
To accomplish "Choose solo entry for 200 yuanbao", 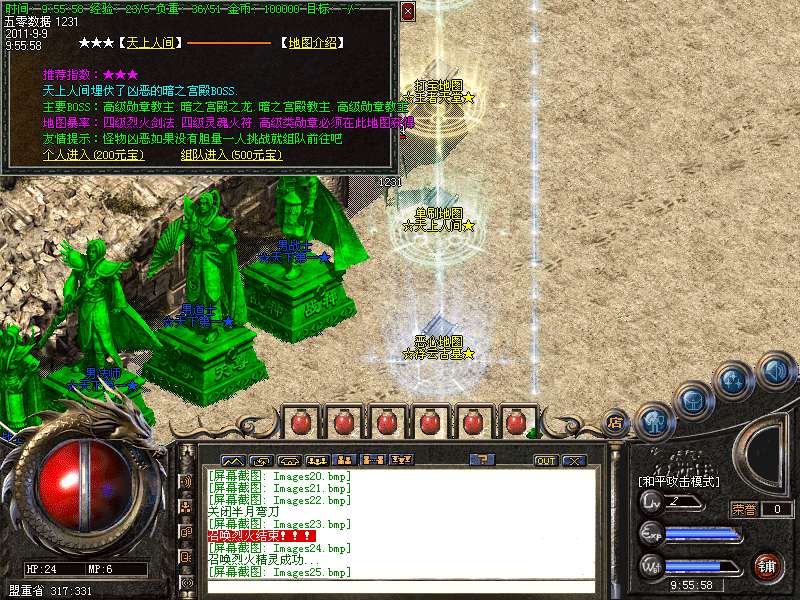I will [93, 155].
